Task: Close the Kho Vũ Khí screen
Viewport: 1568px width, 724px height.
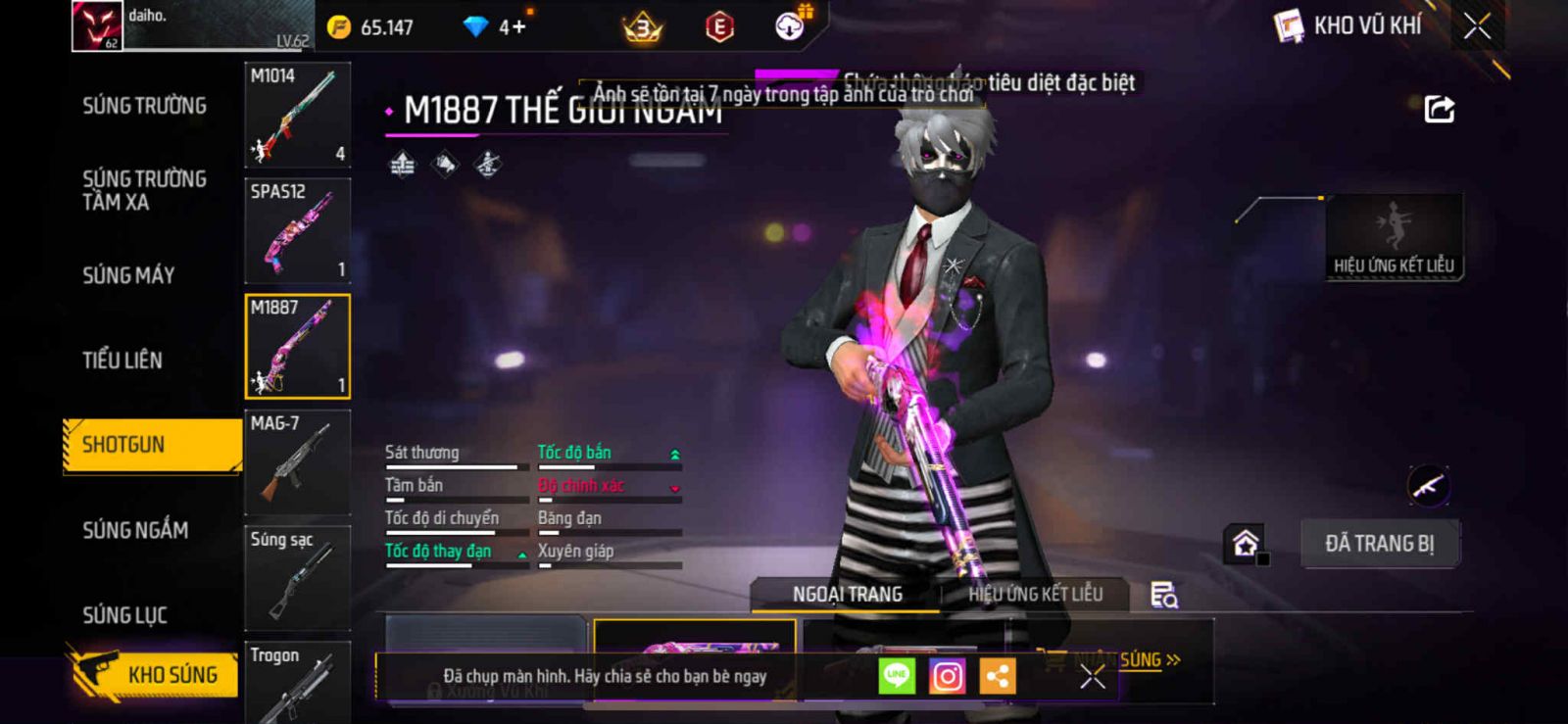Action: pos(1477,26)
